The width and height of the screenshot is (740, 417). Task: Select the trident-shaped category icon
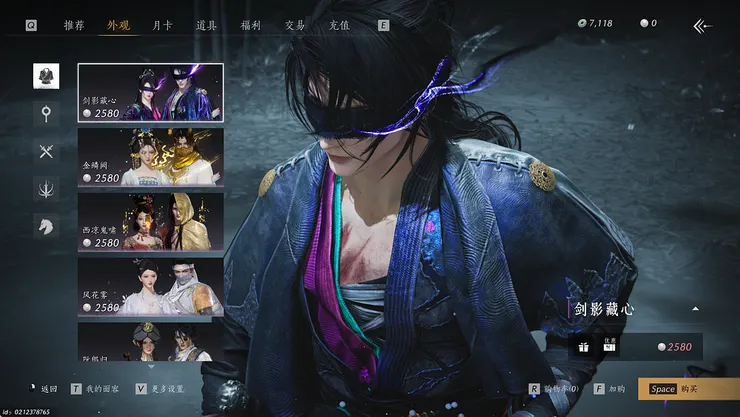pos(46,188)
